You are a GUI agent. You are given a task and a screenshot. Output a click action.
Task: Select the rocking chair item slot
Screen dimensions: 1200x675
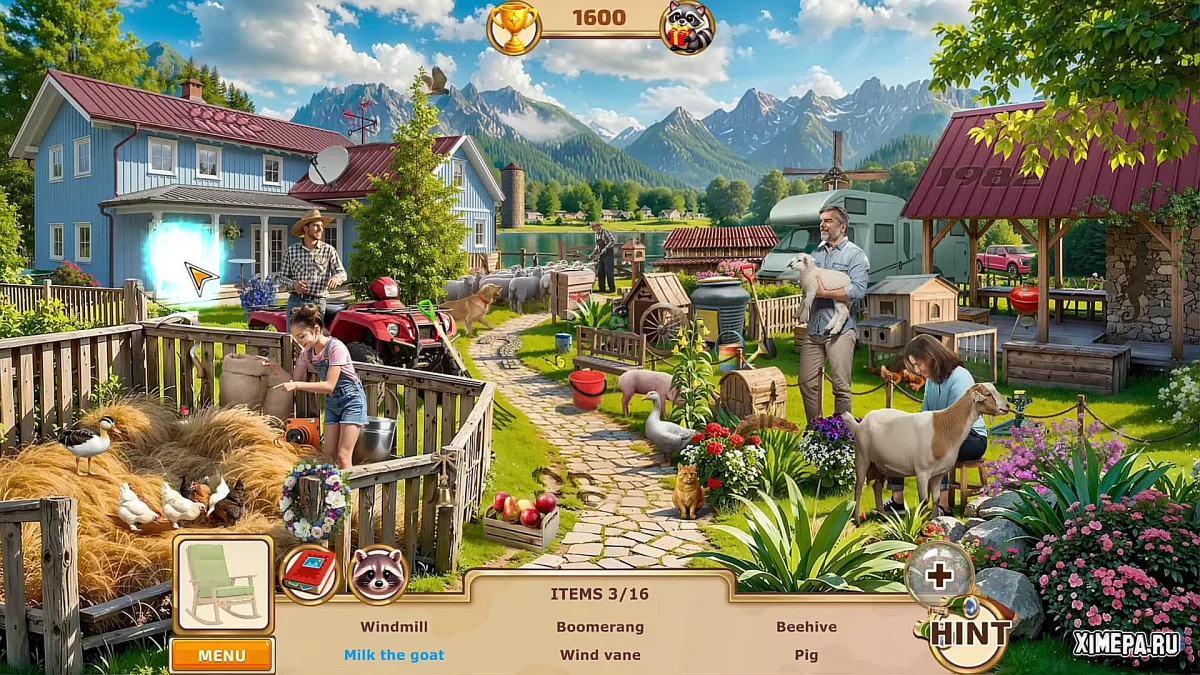(x=223, y=584)
